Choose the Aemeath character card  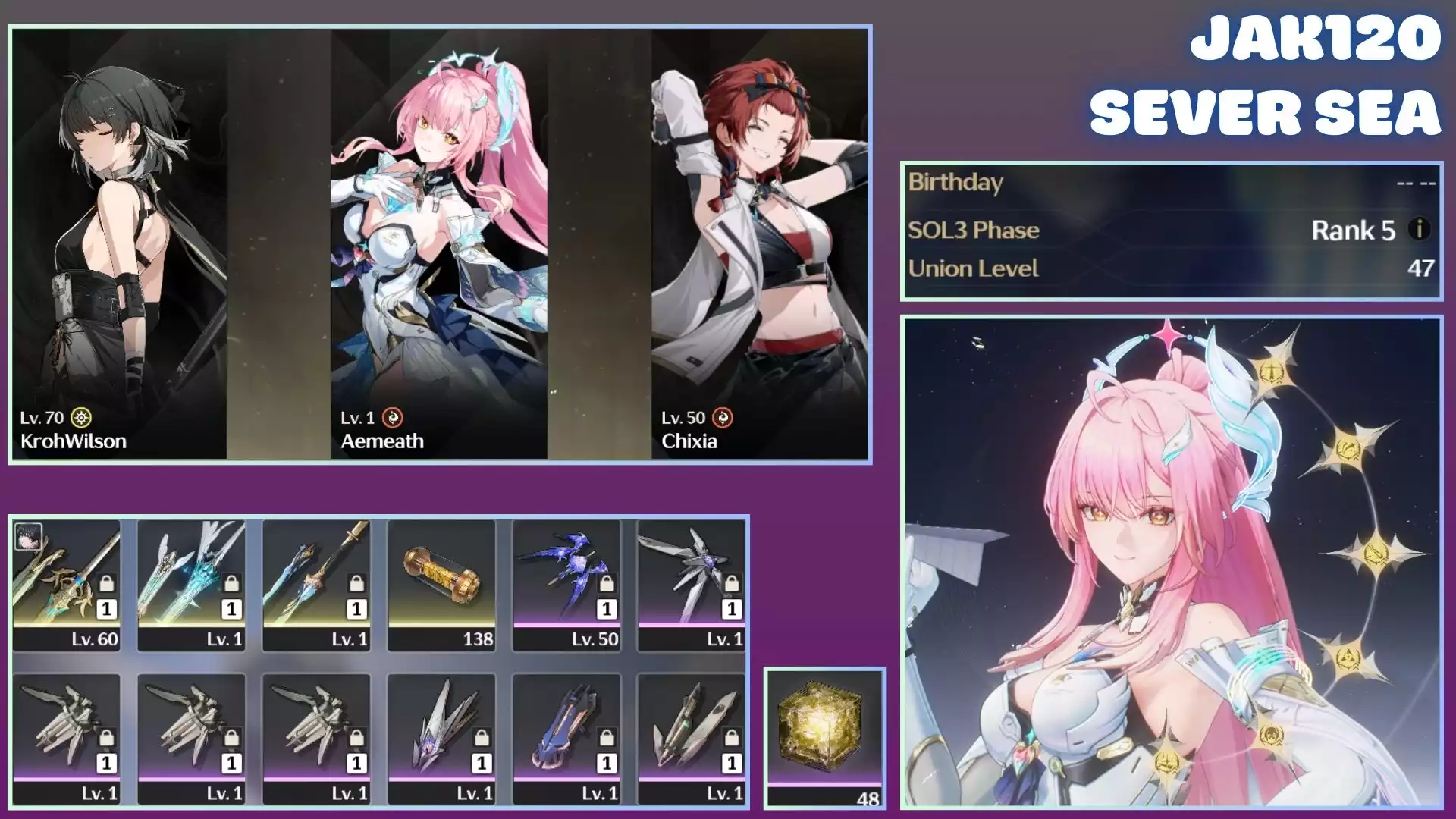pos(439,244)
